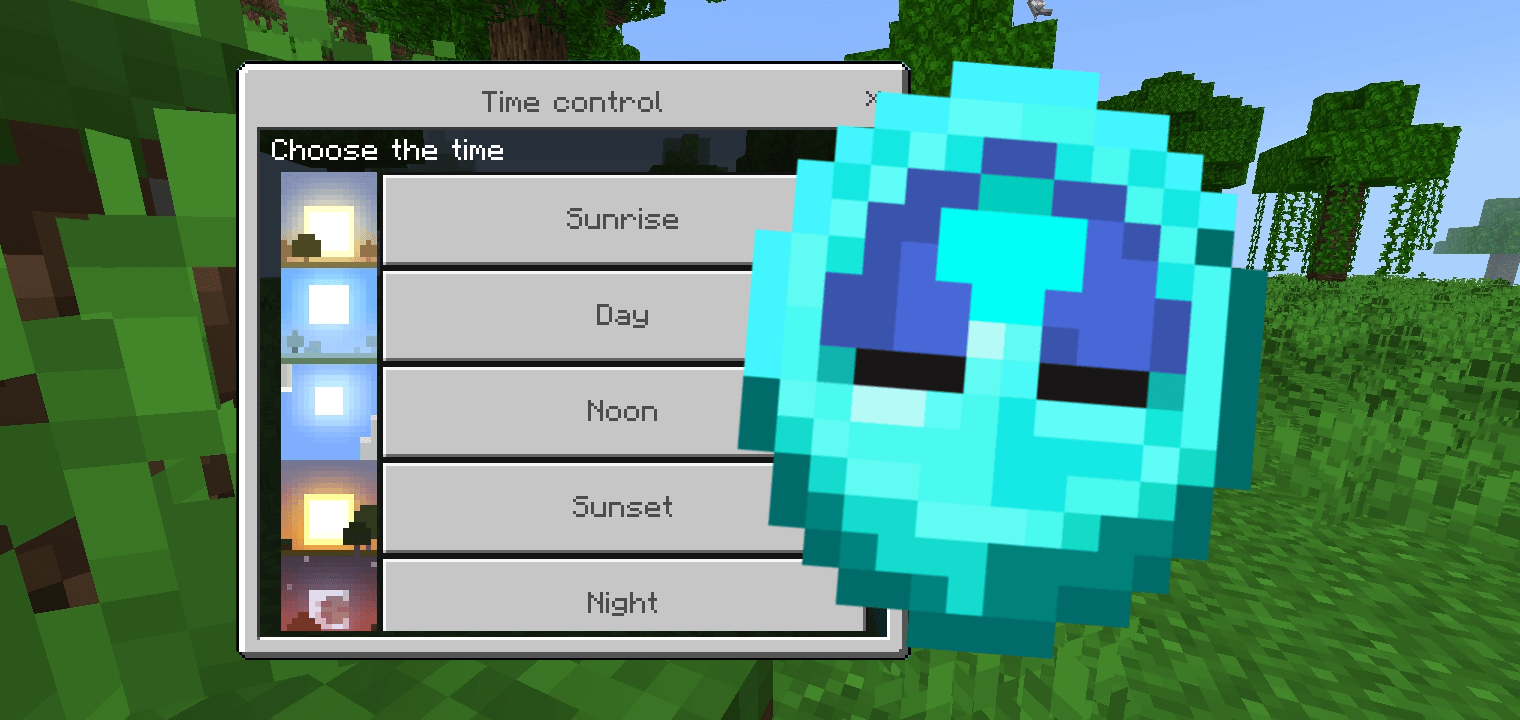Select the icon showing trees at dawn
The height and width of the screenshot is (720, 1520).
coord(328,219)
